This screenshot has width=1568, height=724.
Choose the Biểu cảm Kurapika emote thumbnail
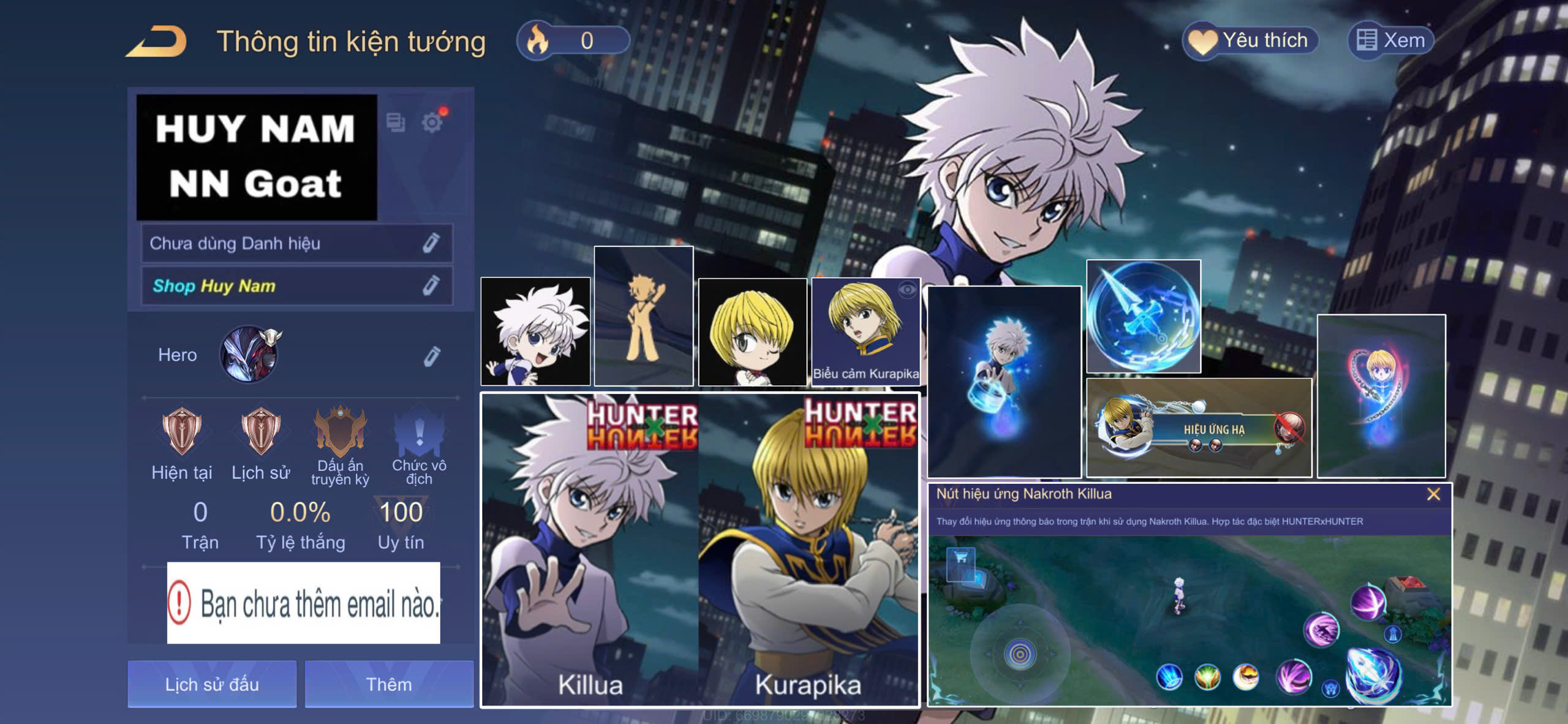click(865, 331)
